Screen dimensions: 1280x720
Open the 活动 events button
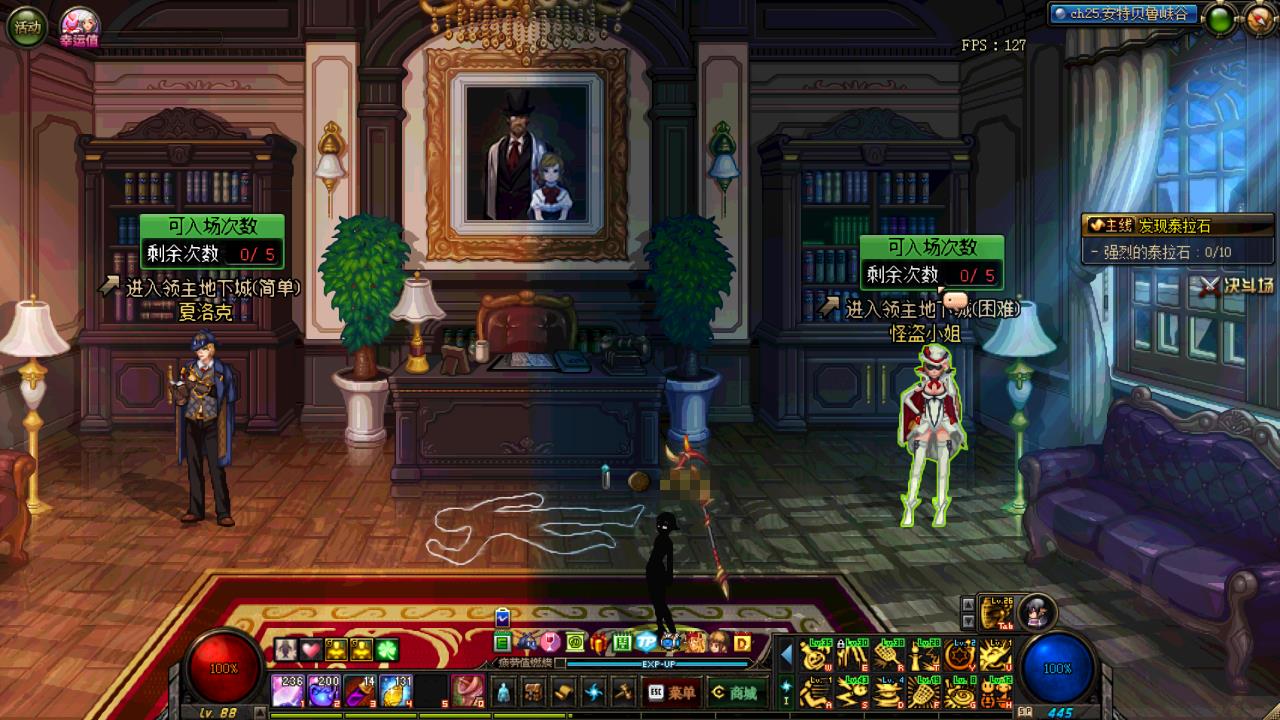tap(27, 27)
